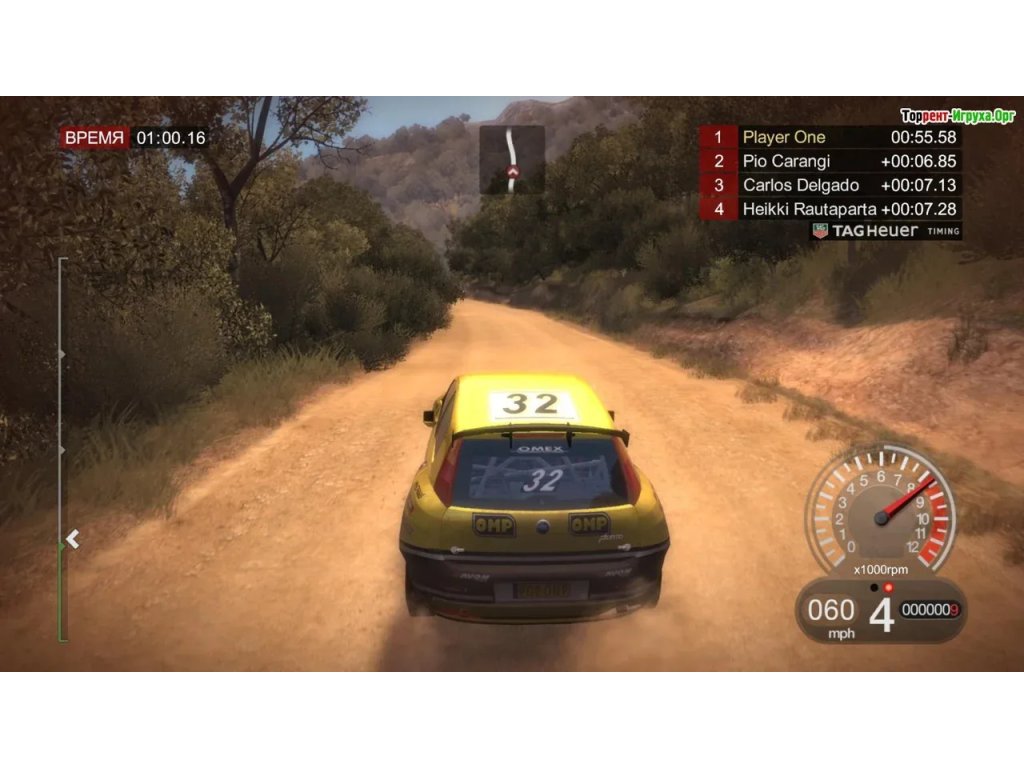Pick Heikki Rautaparta's leaderboard entry

coord(831,209)
